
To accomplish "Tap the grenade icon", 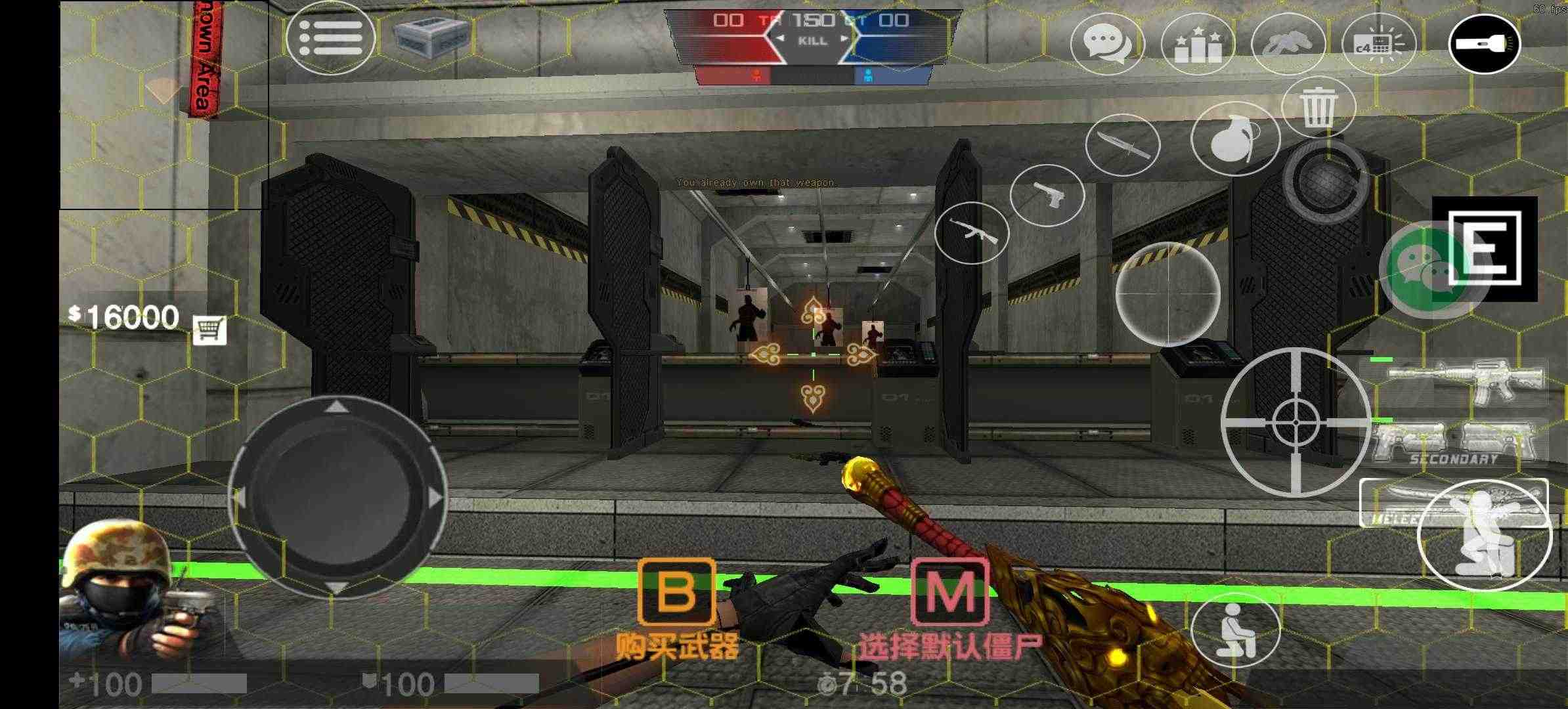I will pos(1236,140).
